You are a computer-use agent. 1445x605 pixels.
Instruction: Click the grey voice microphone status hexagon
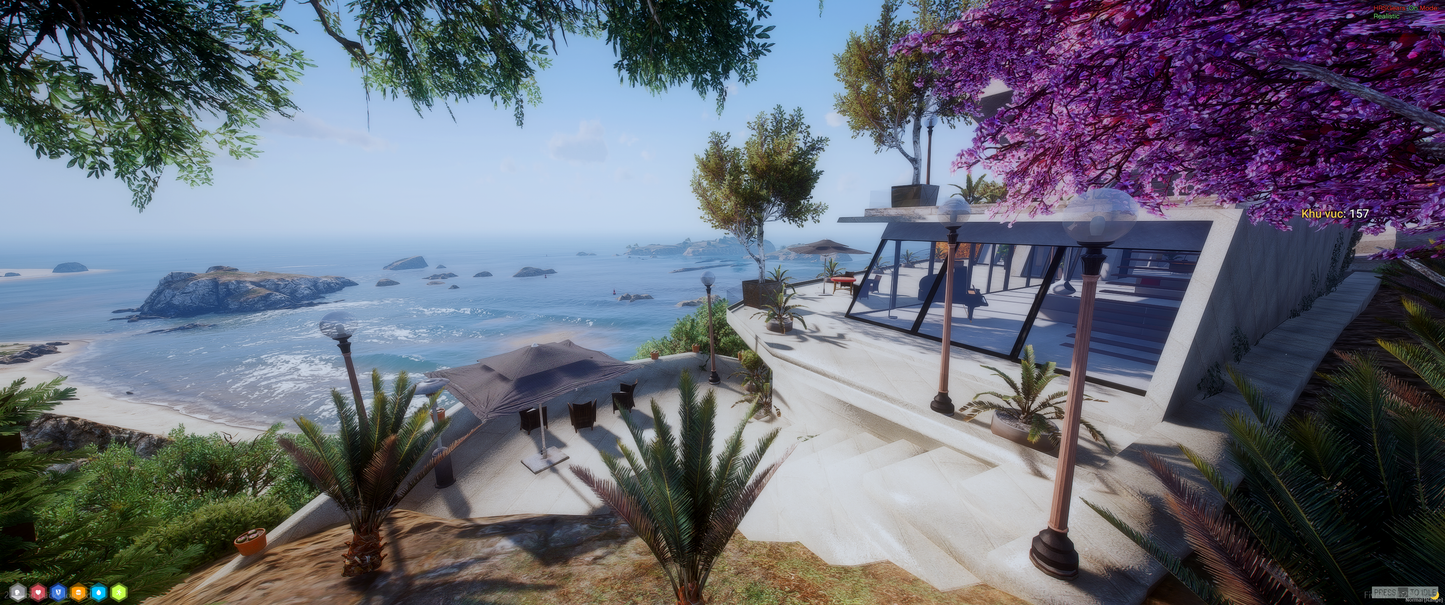[x=17, y=592]
